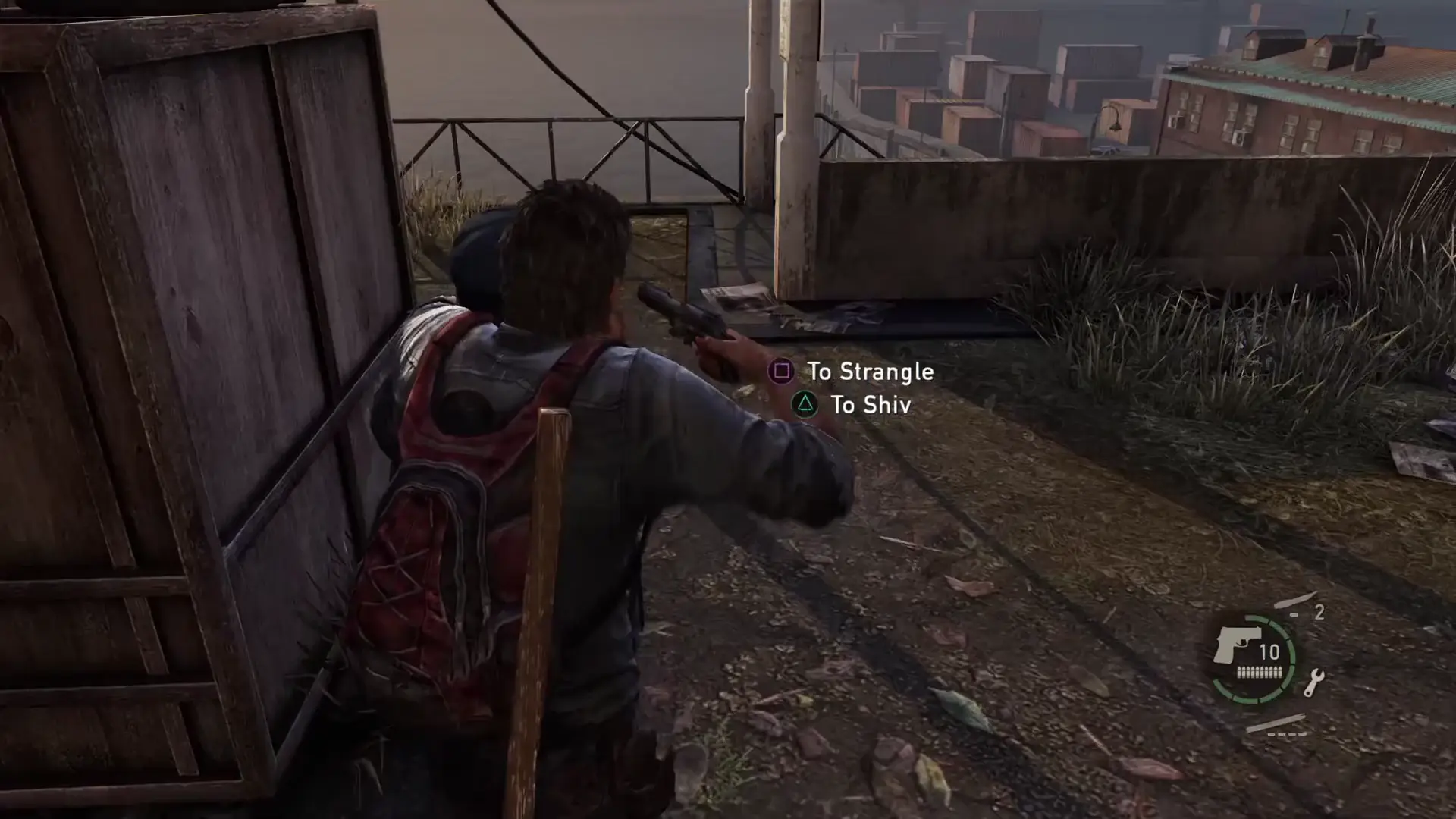Select the To Strangle prompt text
This screenshot has width=1456, height=819.
click(x=871, y=372)
